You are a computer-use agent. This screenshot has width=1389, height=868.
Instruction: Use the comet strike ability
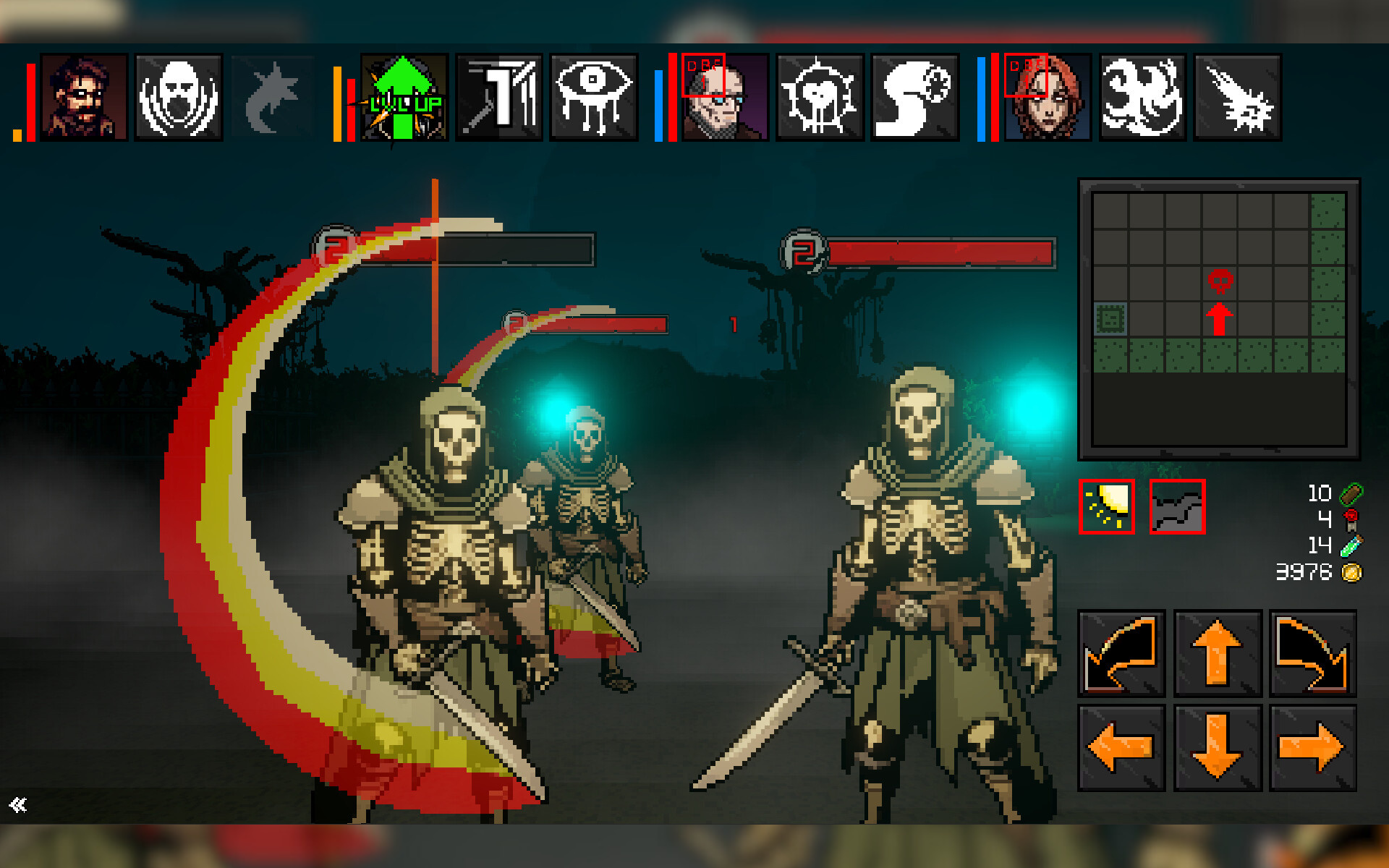pyautogui.click(x=1237, y=98)
